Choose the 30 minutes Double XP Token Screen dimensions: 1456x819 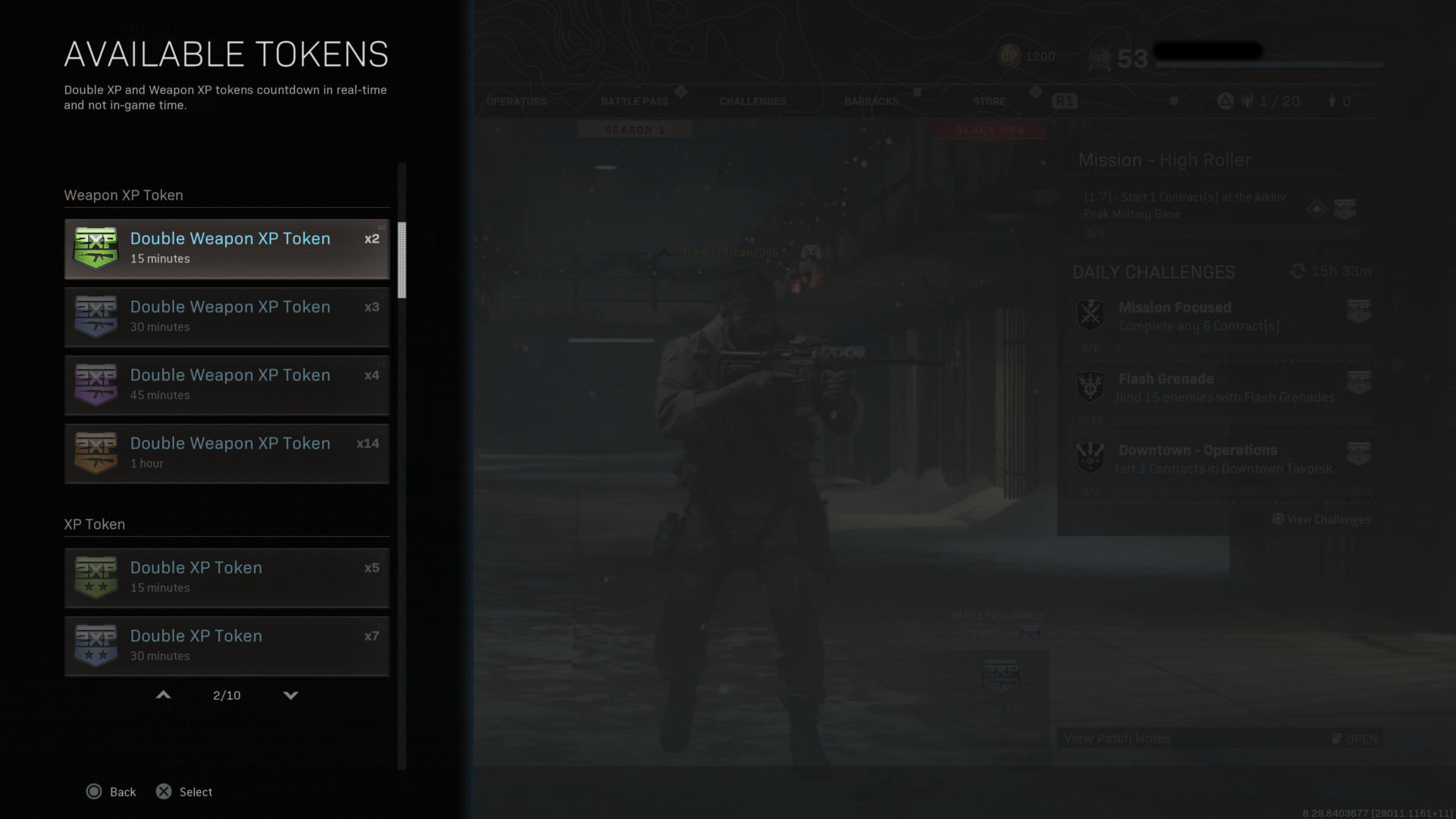click(x=227, y=646)
